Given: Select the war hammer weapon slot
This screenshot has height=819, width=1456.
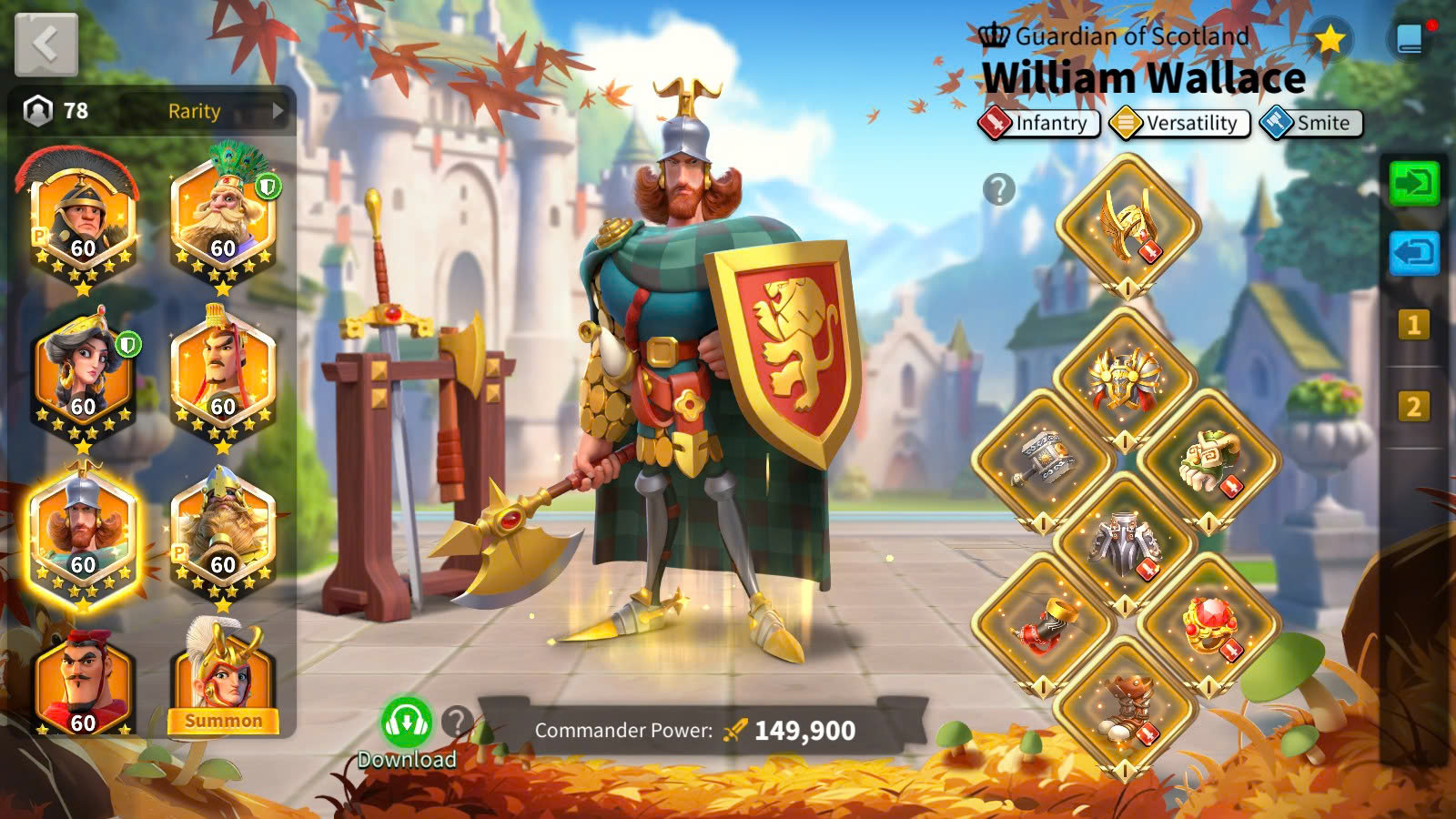Looking at the screenshot, I should pyautogui.click(x=1043, y=460).
